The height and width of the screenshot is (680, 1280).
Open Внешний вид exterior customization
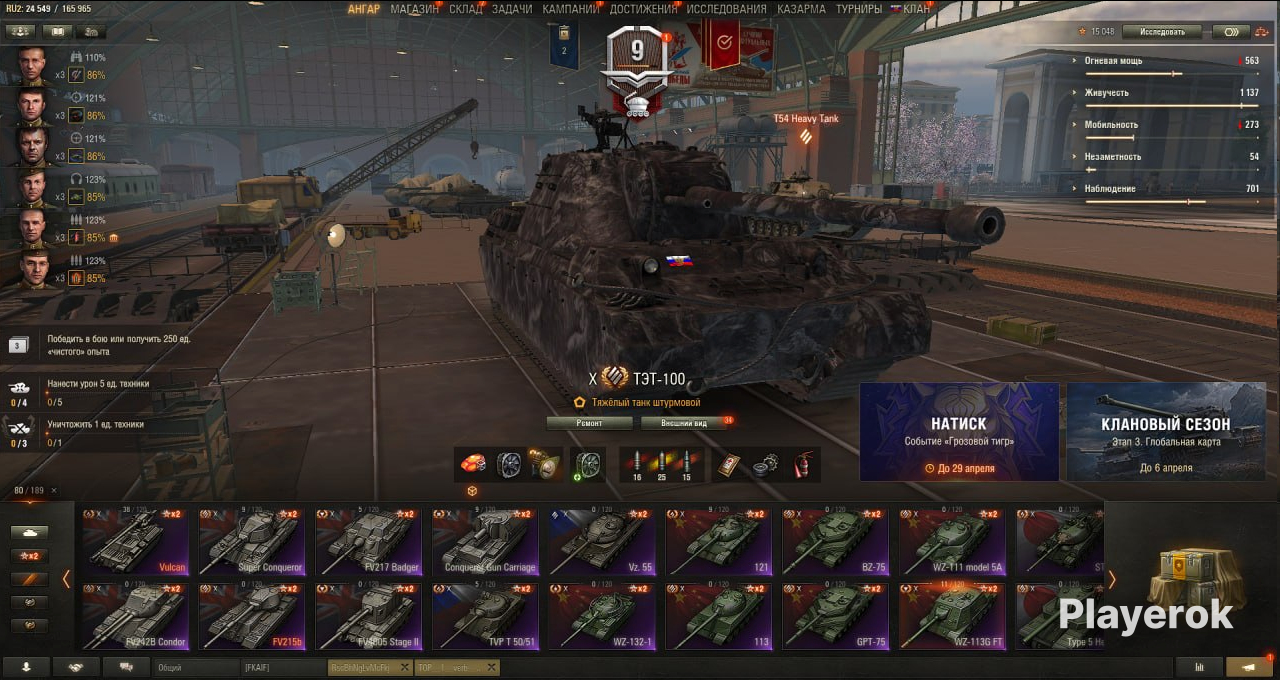coord(685,423)
